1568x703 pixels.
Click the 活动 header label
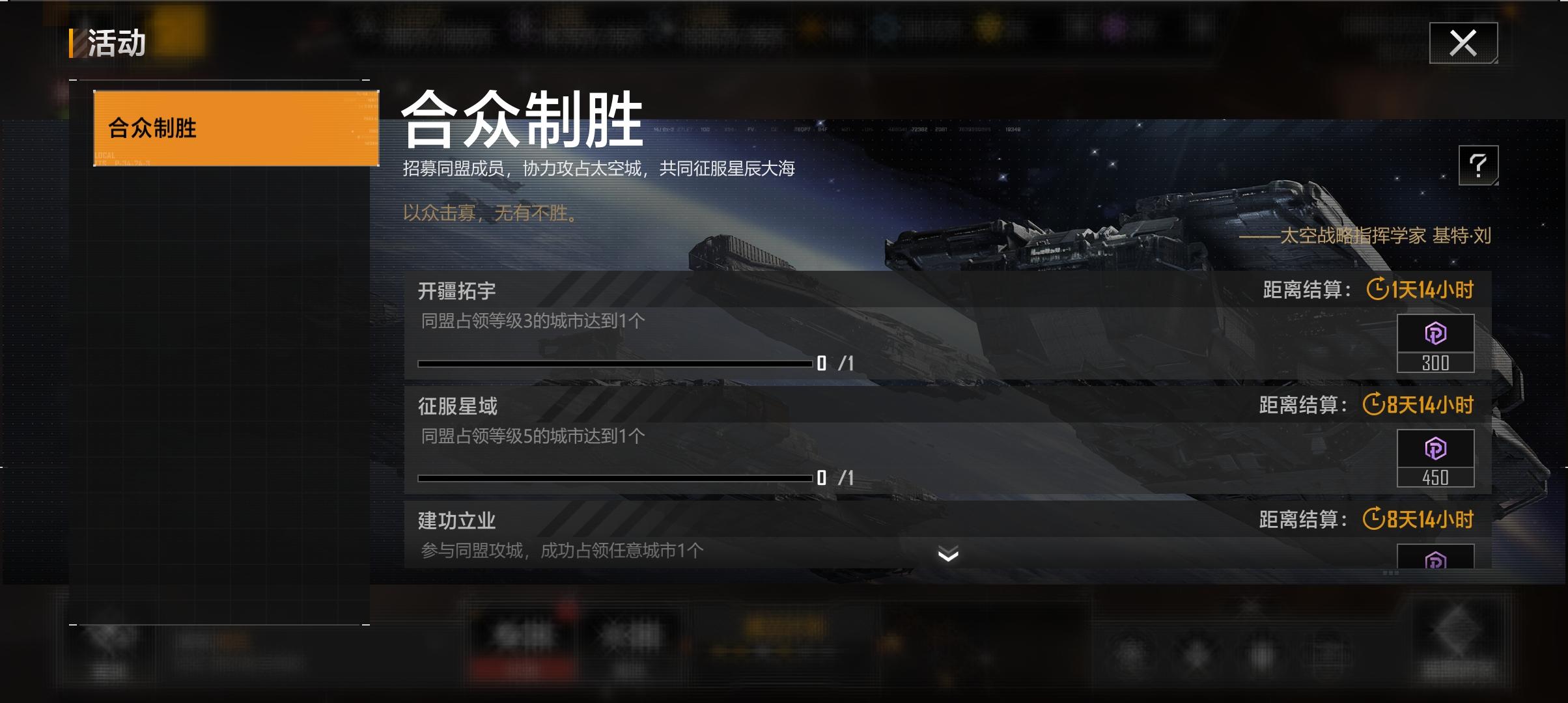point(117,42)
